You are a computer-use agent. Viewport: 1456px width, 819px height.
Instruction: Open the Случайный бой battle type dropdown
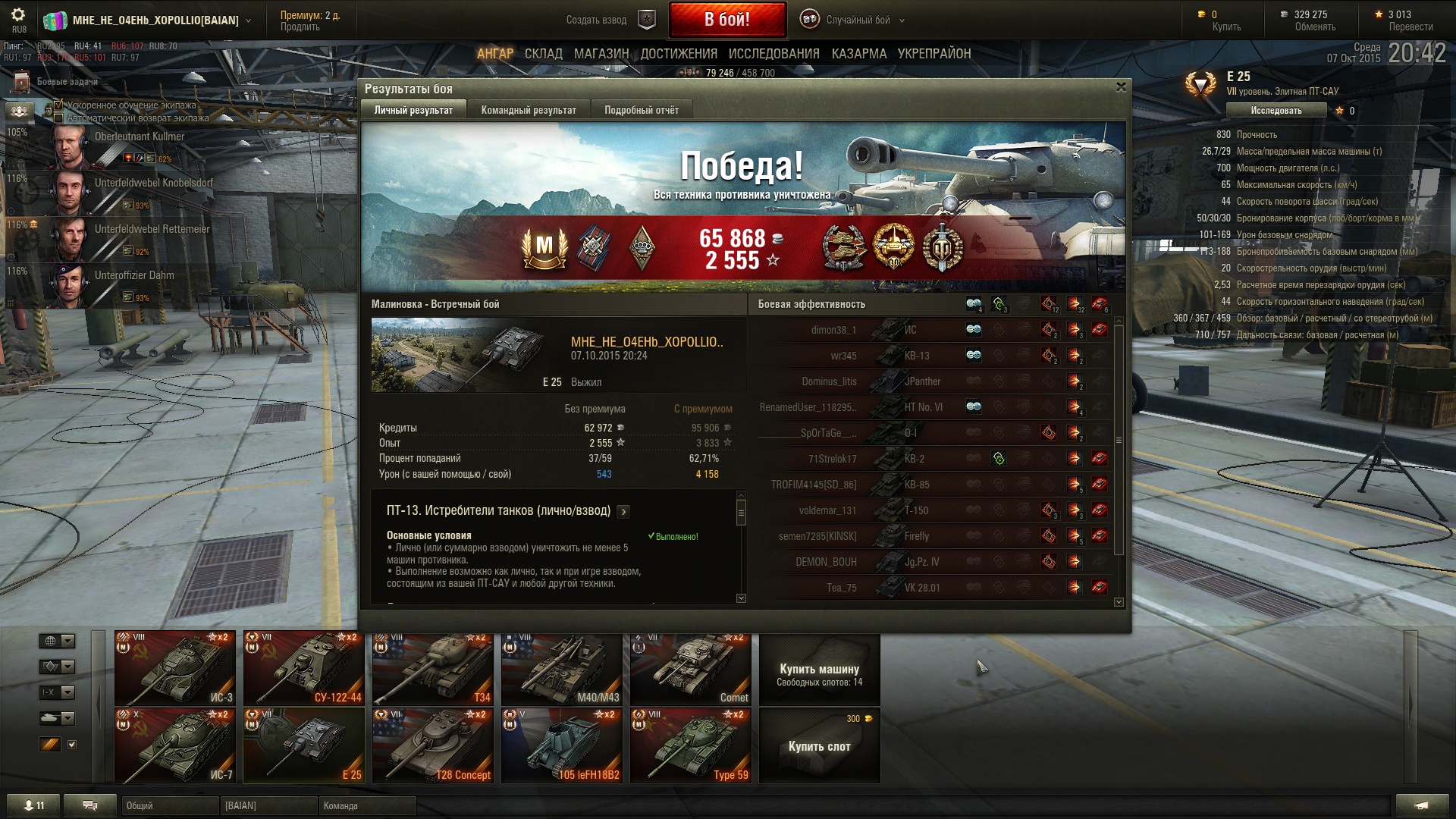(857, 20)
